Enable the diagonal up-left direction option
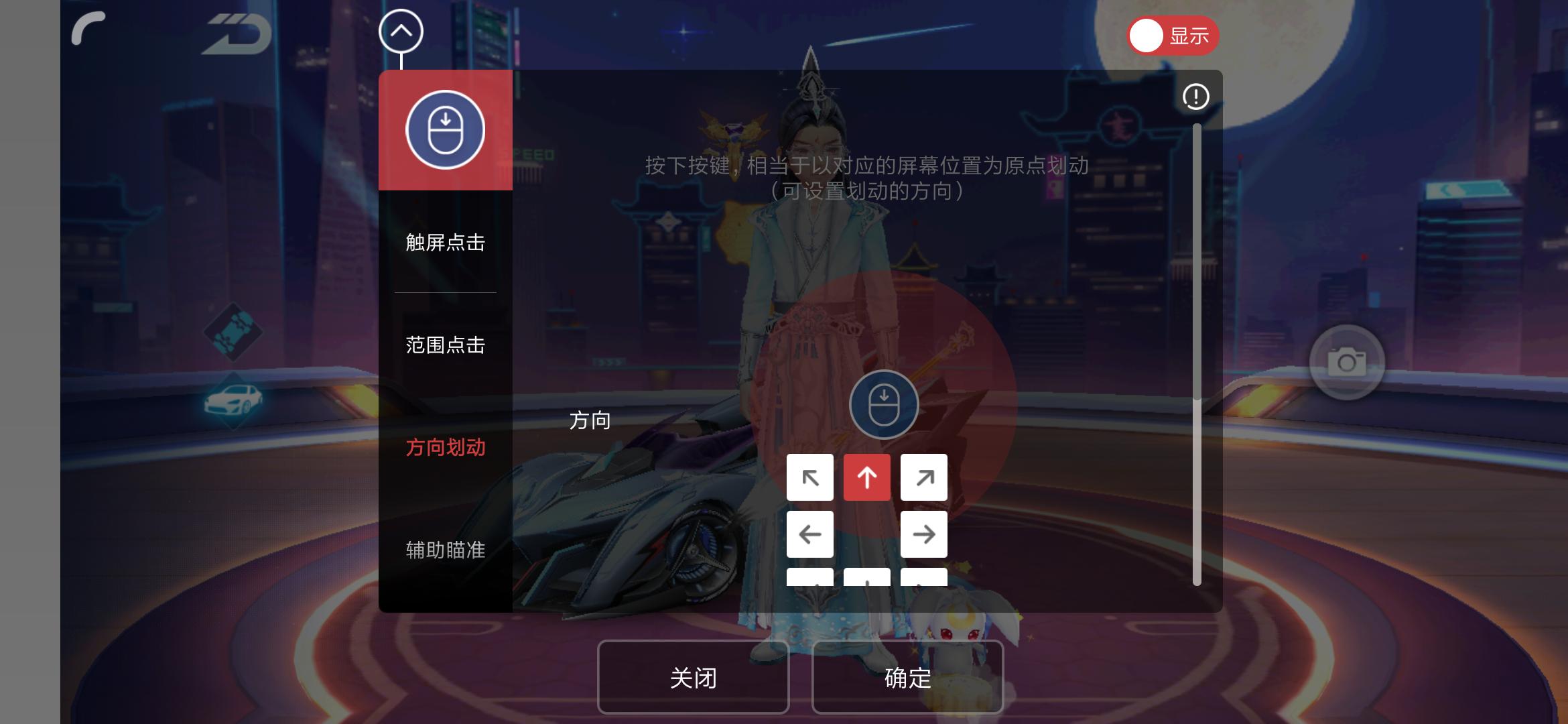 [810, 477]
